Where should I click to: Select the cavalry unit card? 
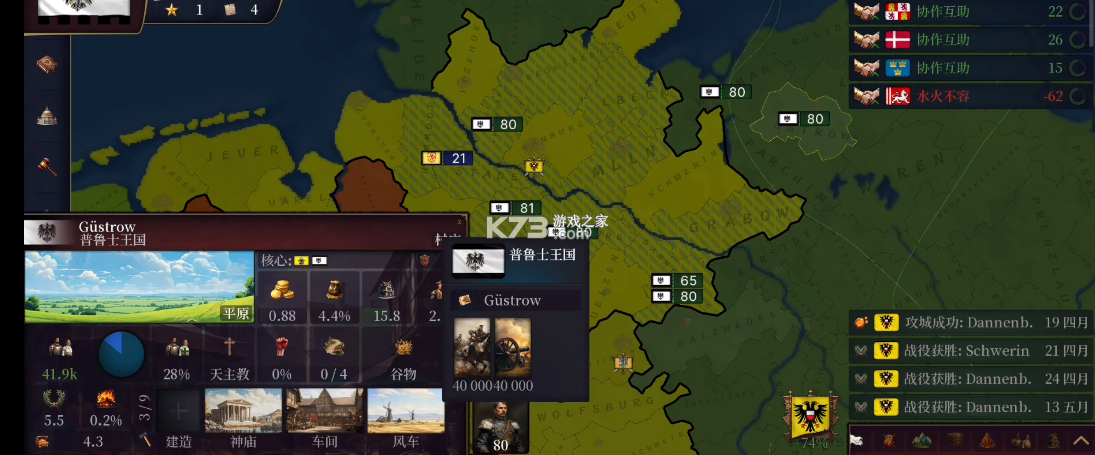click(x=472, y=346)
